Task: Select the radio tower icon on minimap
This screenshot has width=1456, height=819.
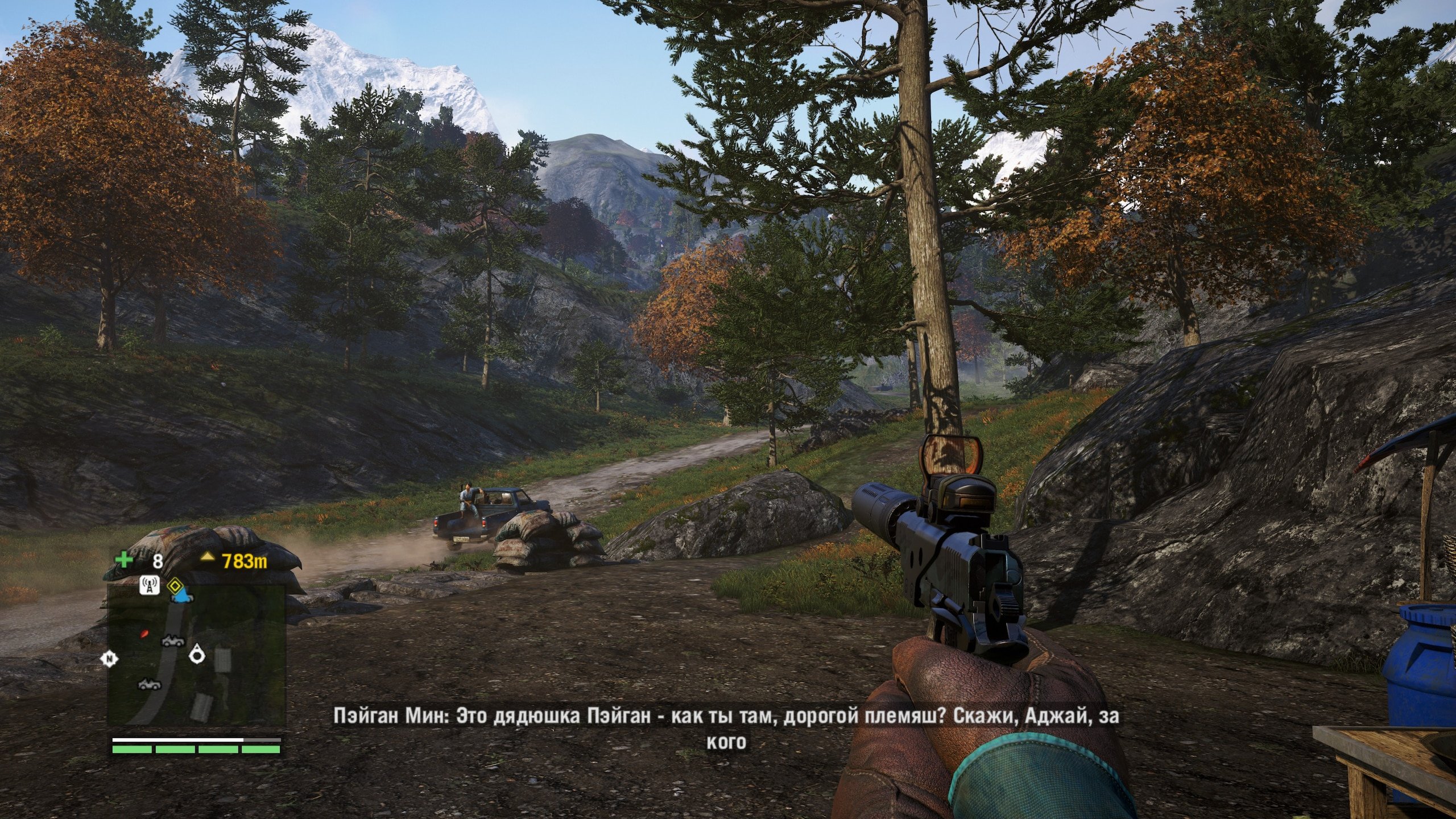Action: 150,585
